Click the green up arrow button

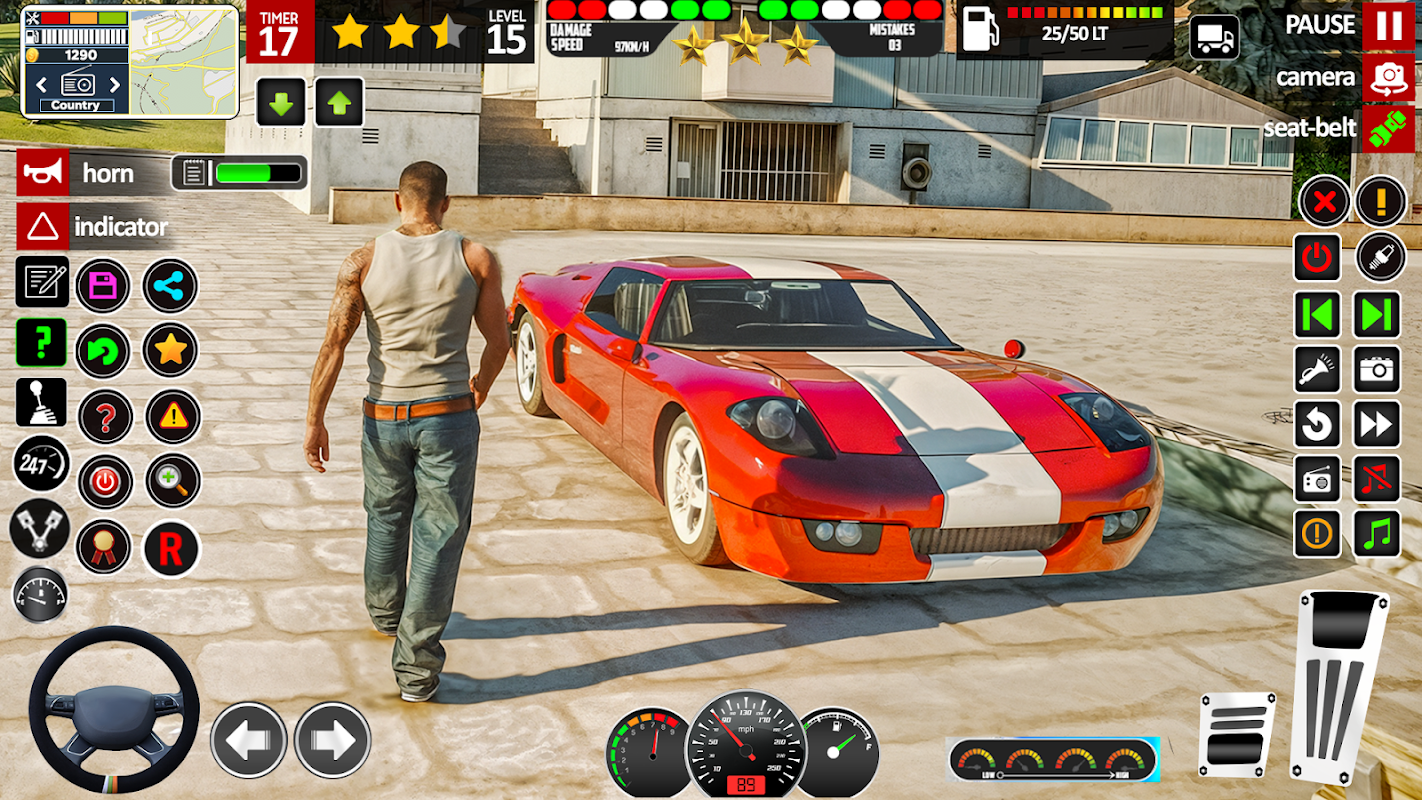(x=339, y=102)
